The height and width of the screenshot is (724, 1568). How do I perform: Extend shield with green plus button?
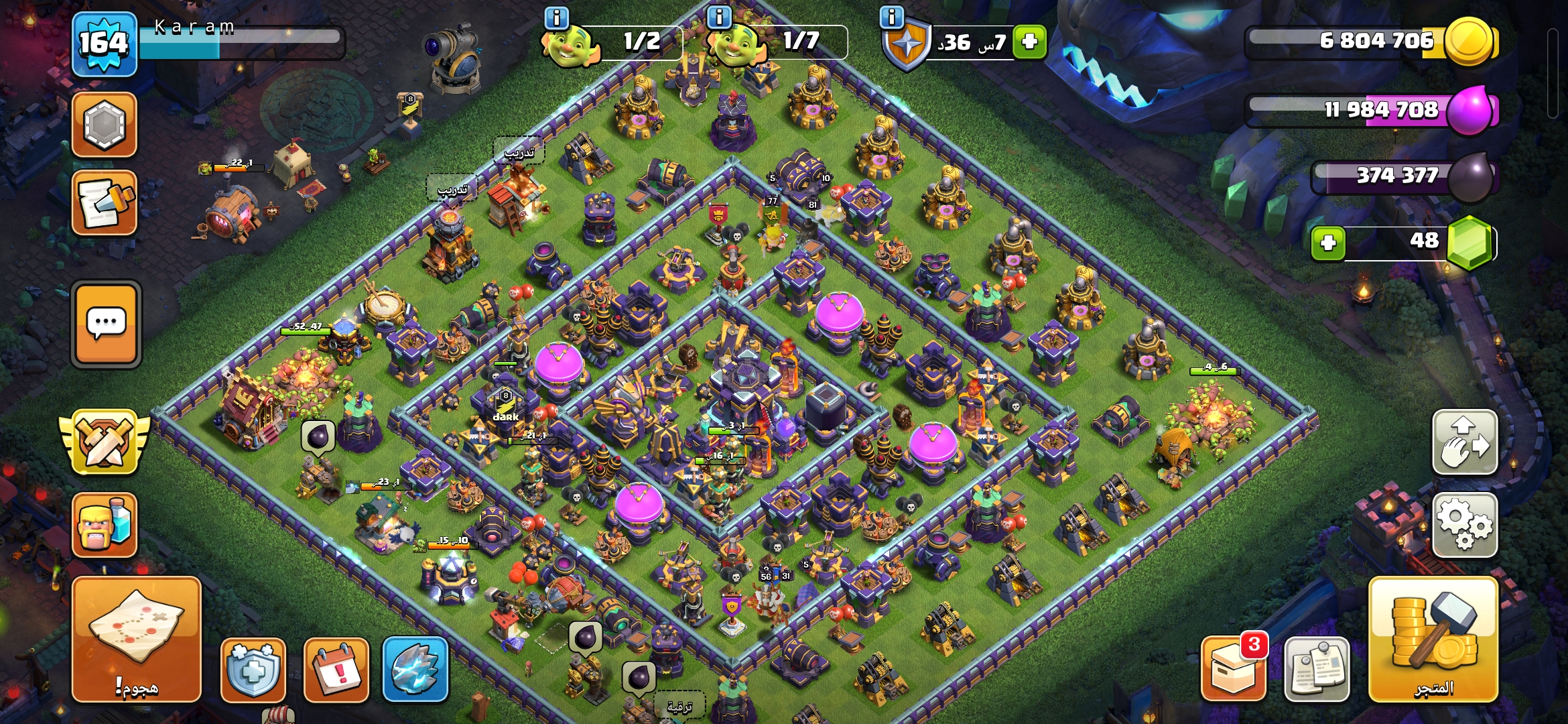(x=1030, y=42)
